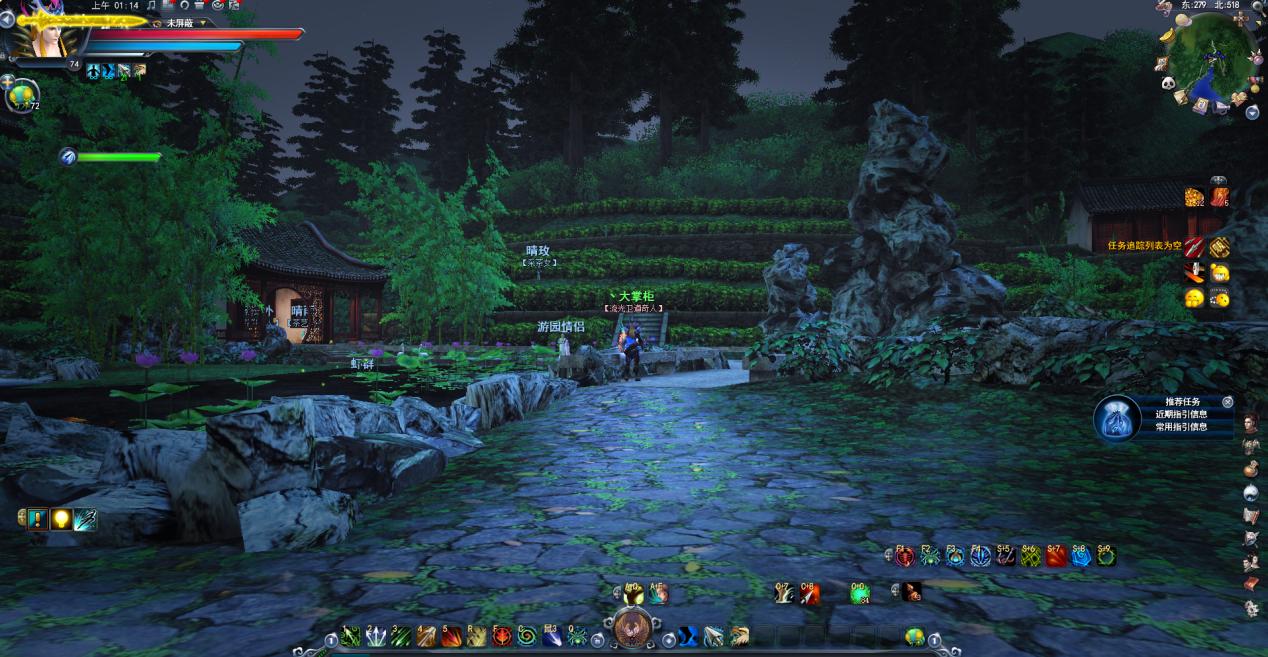Open 常用指引信息 entry

pyautogui.click(x=1181, y=427)
